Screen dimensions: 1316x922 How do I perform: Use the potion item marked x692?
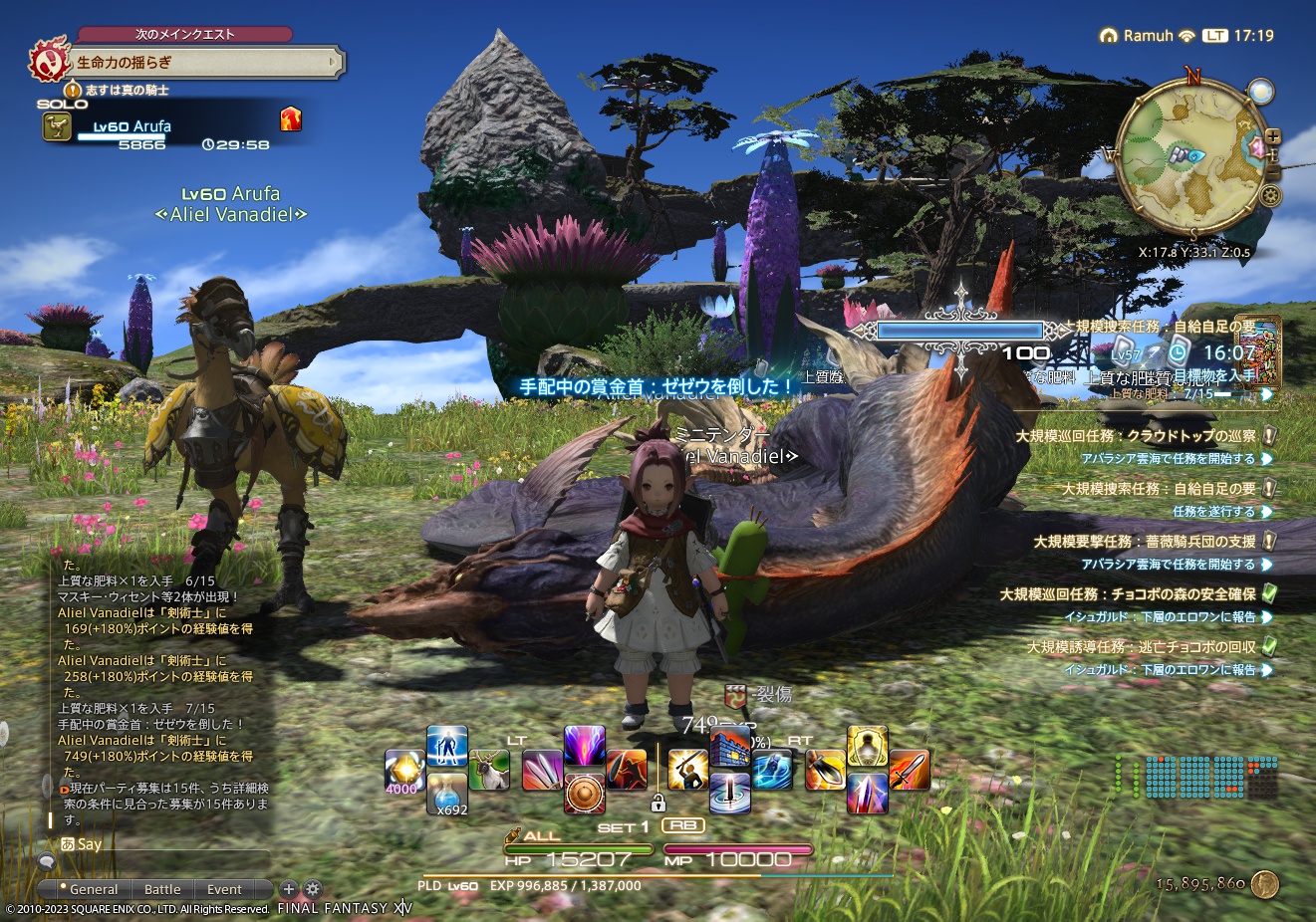point(445,795)
